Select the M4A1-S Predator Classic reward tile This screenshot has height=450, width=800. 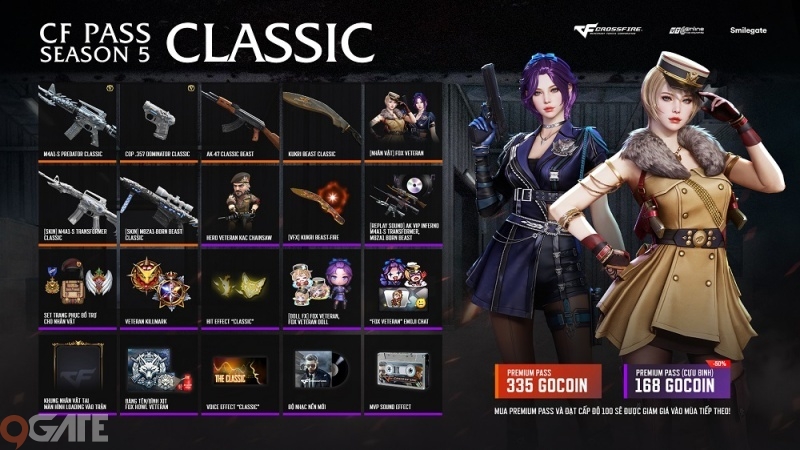[76, 120]
